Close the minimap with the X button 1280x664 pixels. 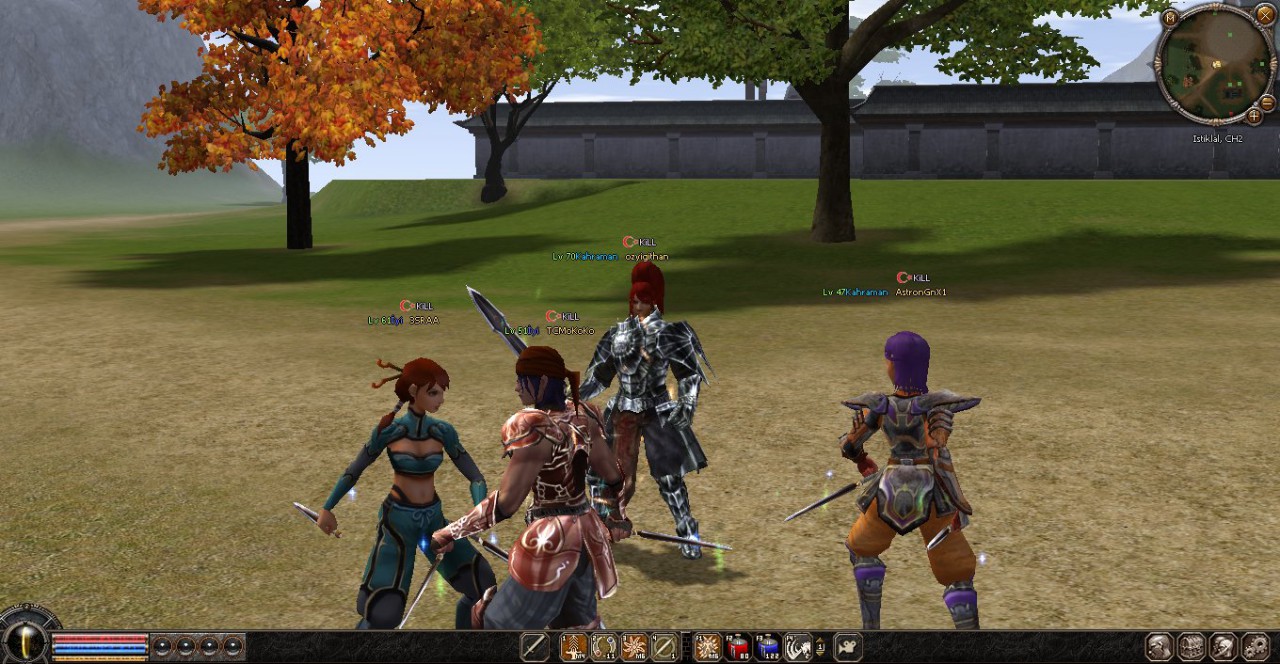tap(1264, 14)
